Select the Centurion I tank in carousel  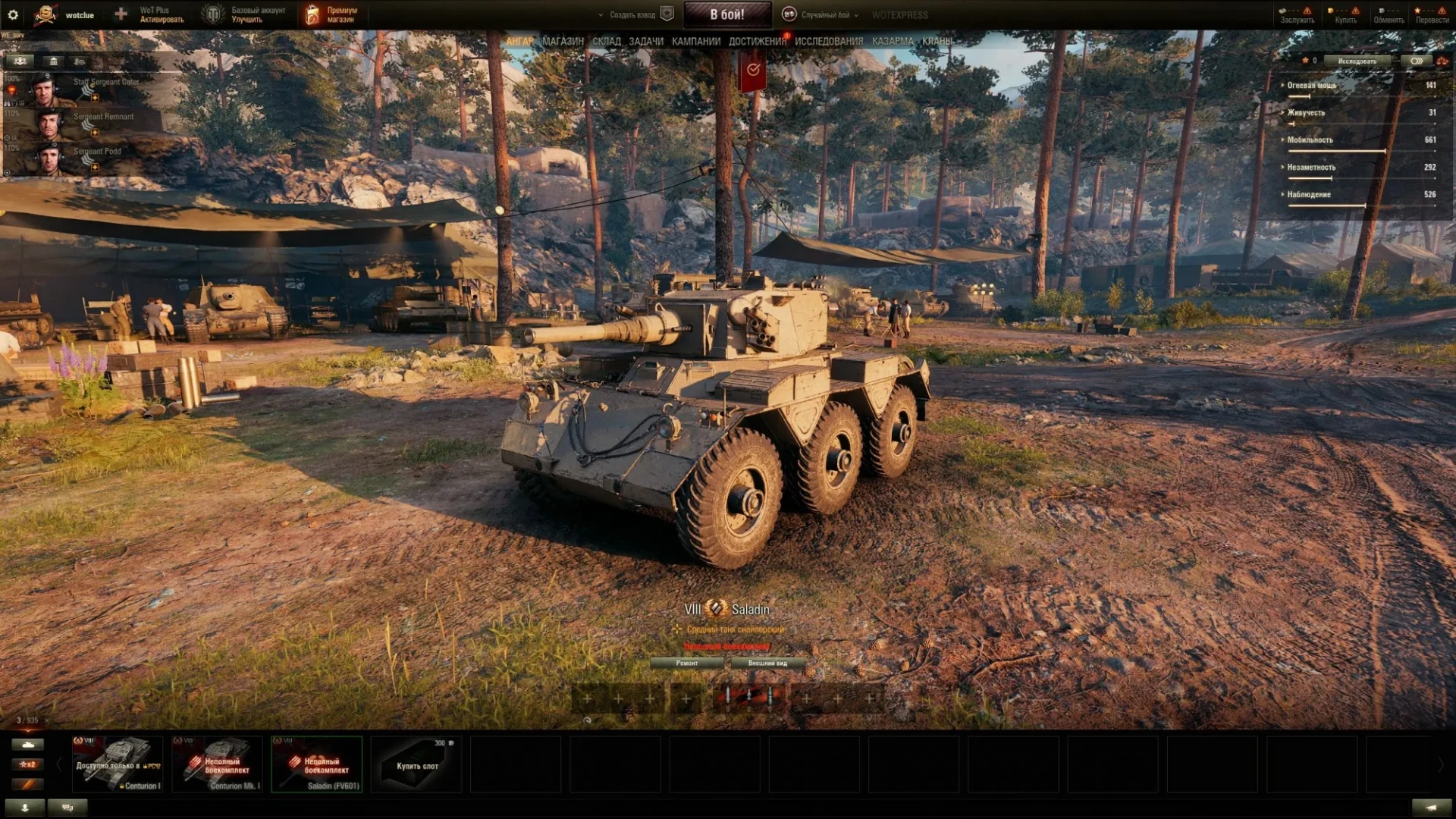click(x=118, y=764)
